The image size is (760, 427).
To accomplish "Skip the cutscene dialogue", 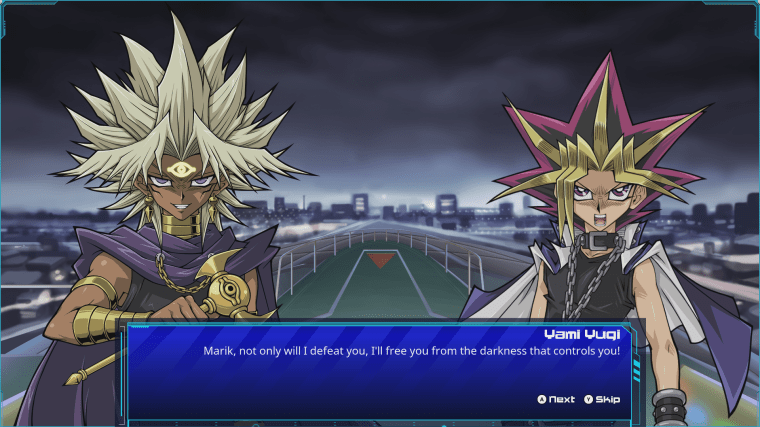I will [602, 399].
